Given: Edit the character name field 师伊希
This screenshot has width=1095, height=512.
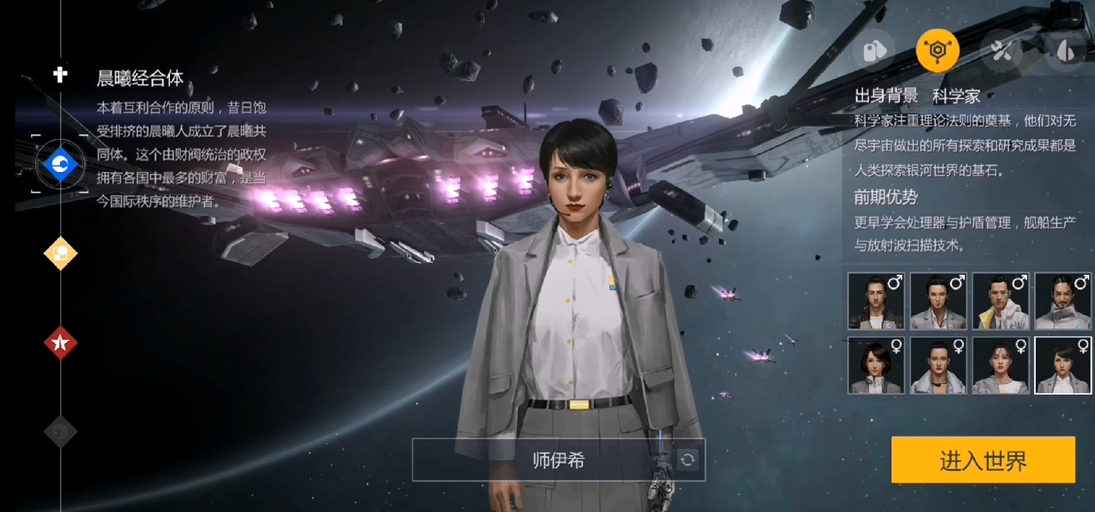Looking at the screenshot, I should tap(558, 460).
